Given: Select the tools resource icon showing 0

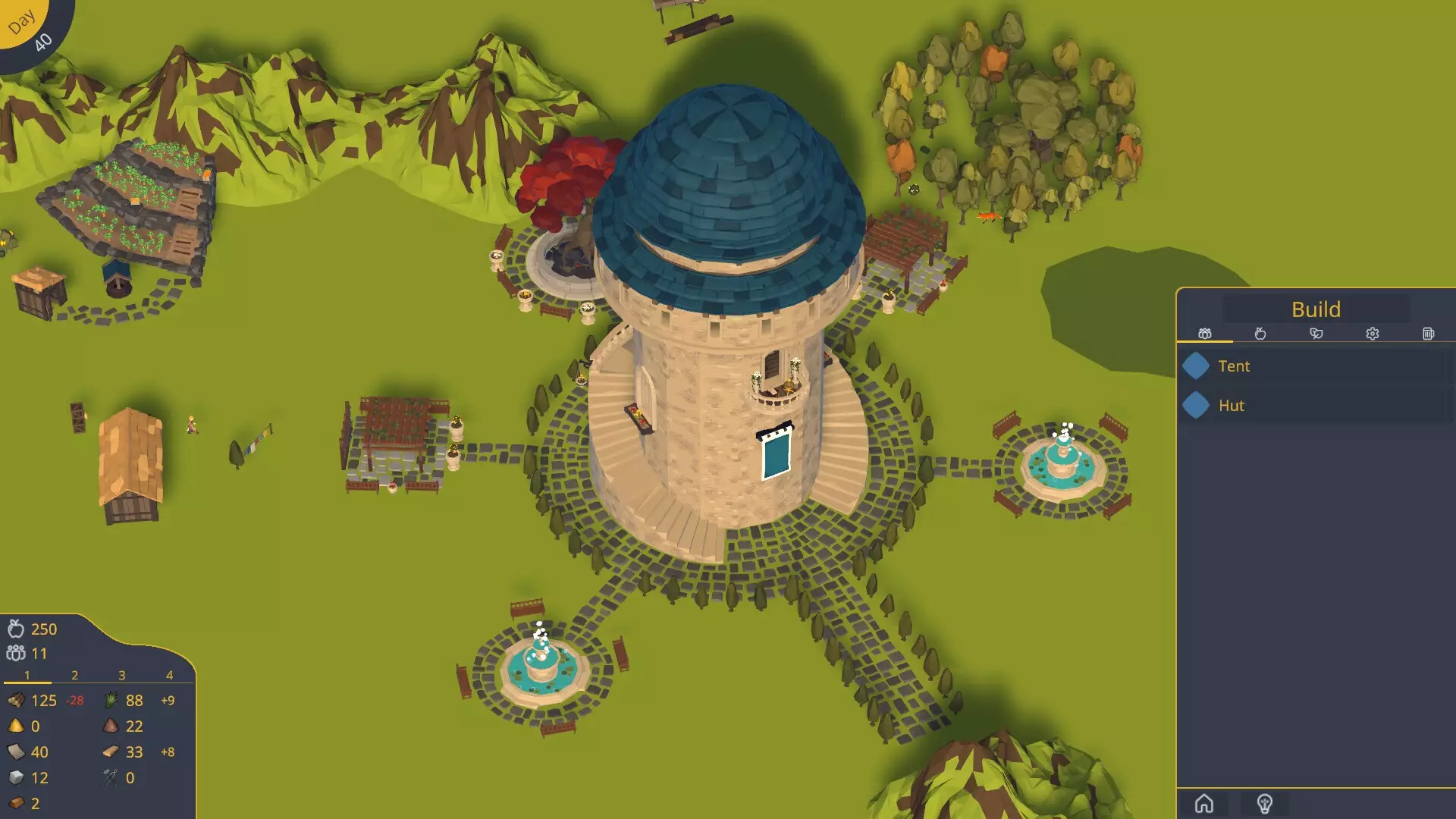Looking at the screenshot, I should tap(108, 777).
